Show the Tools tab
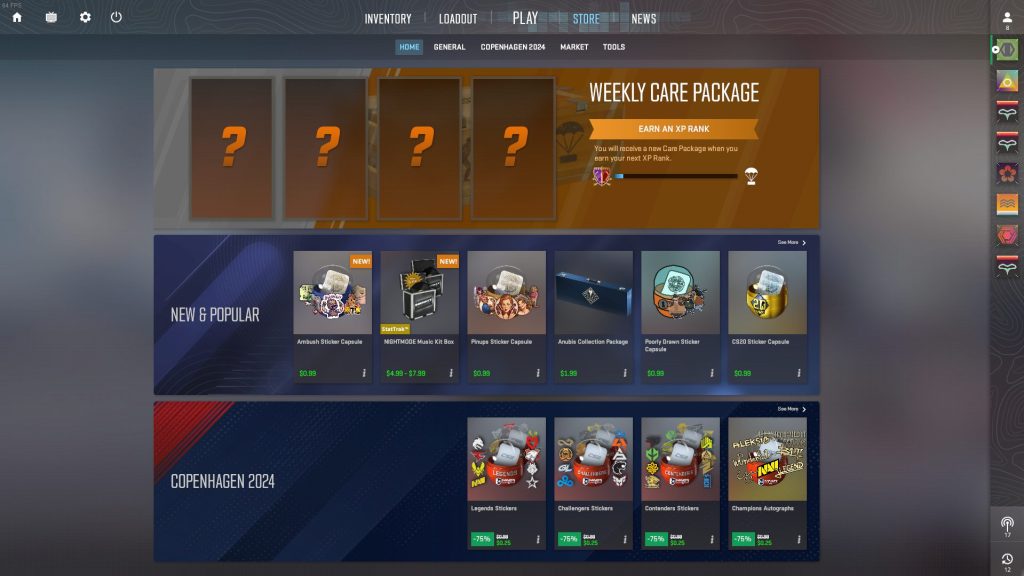This screenshot has height=576, width=1024. tap(614, 47)
